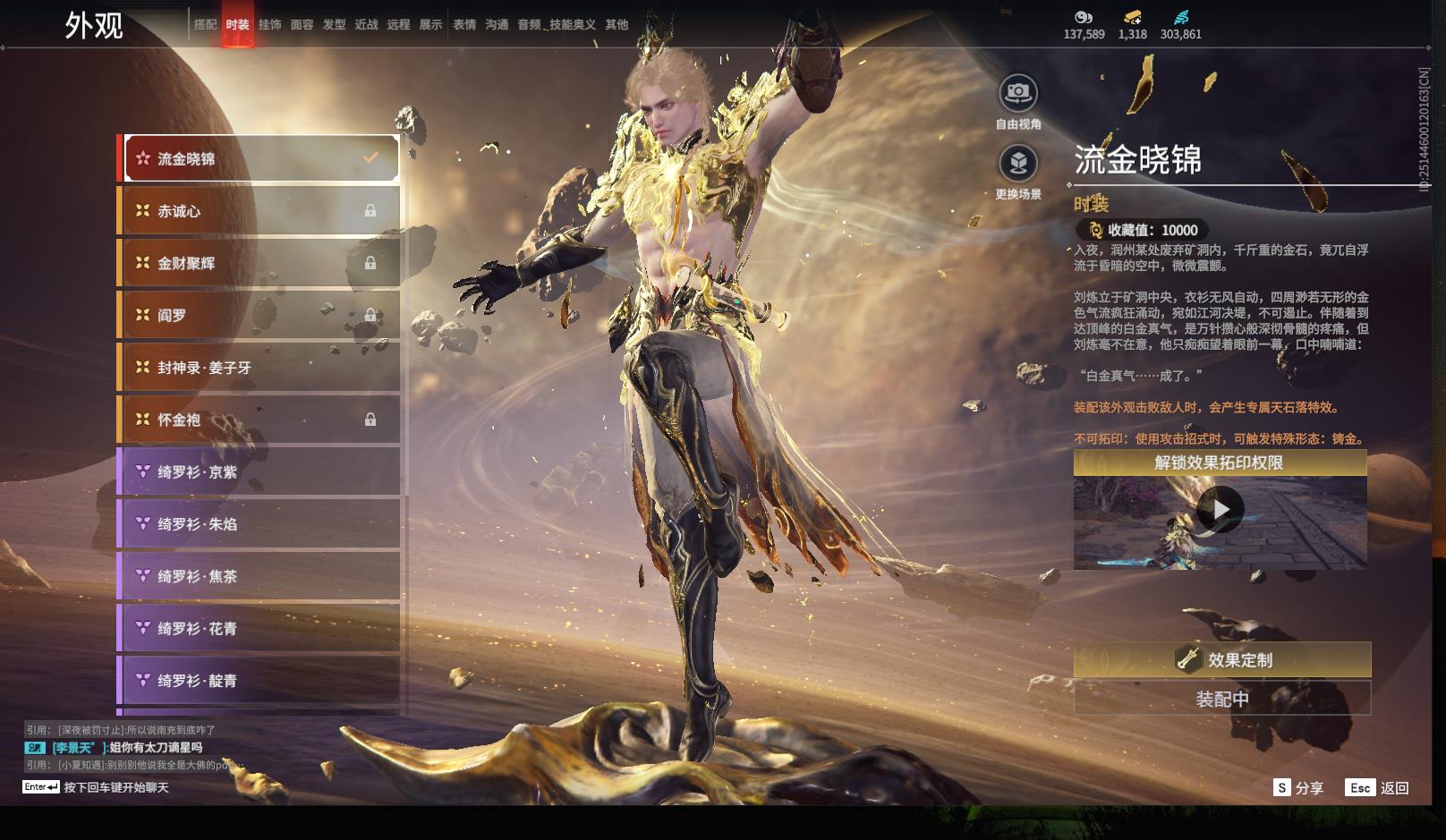Open the 技能奥义 tab
The height and width of the screenshot is (840, 1446).
pos(573,25)
